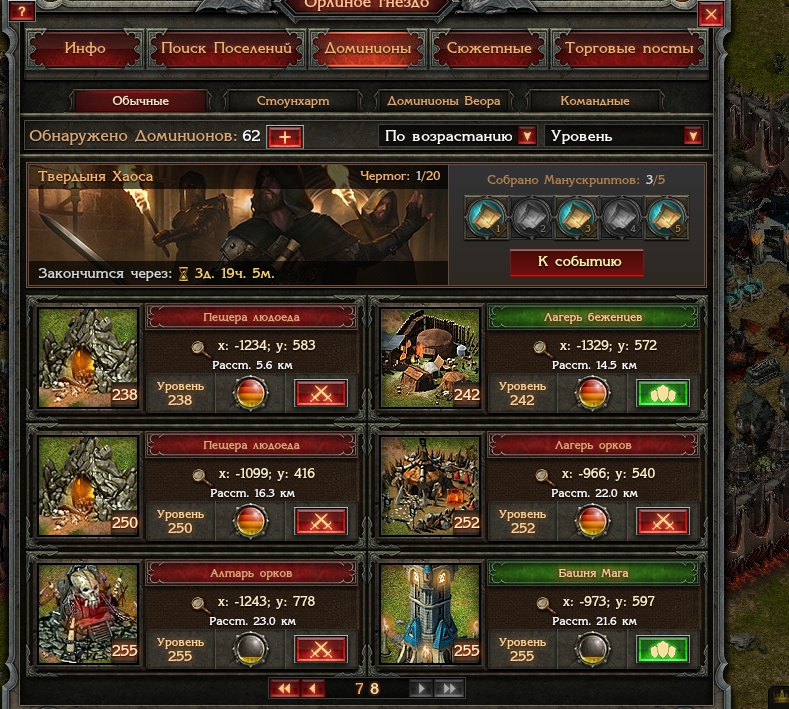This screenshot has height=709, width=789.
Task: Open the Поиск Поселений tab
Action: tap(226, 48)
